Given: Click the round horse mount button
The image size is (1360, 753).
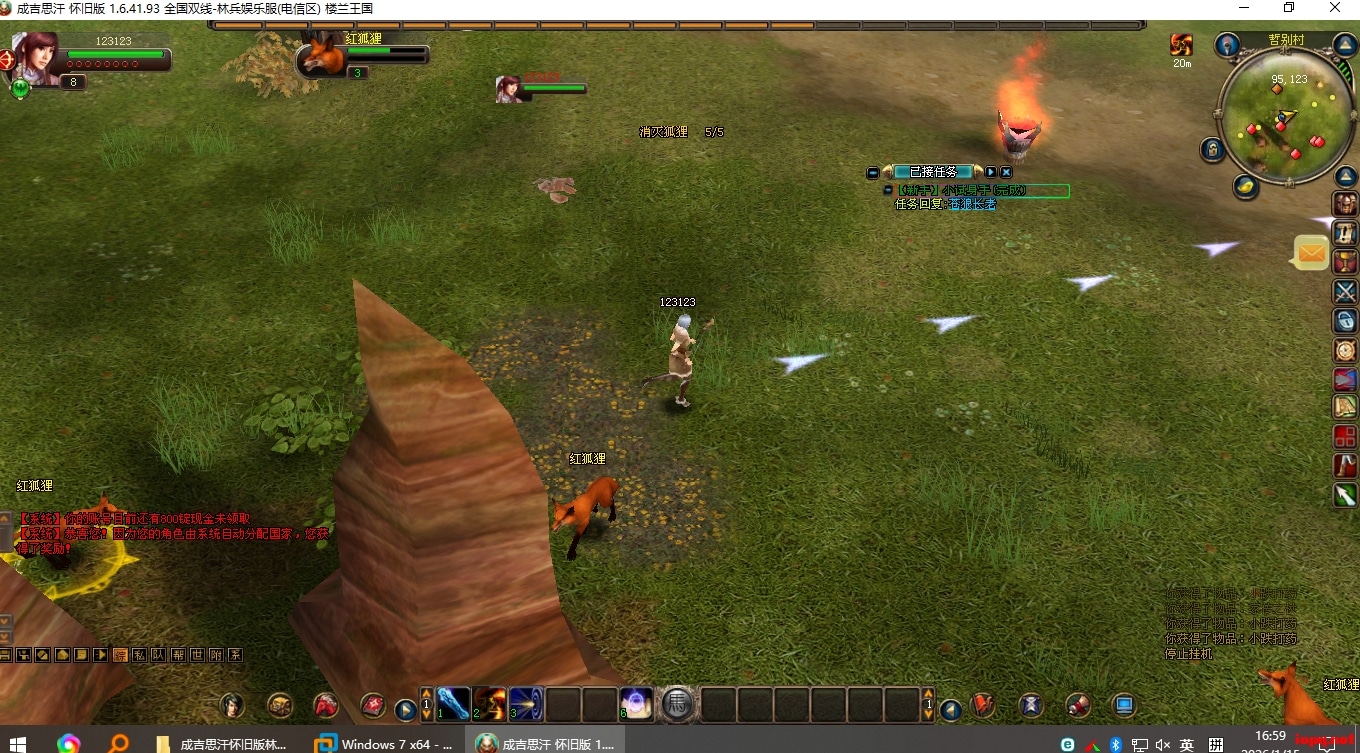Looking at the screenshot, I should tap(677, 704).
